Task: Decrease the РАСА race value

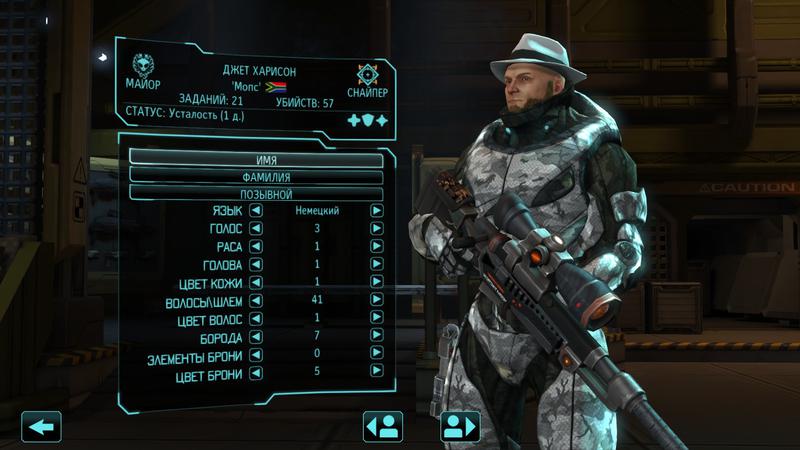Action: click(255, 246)
